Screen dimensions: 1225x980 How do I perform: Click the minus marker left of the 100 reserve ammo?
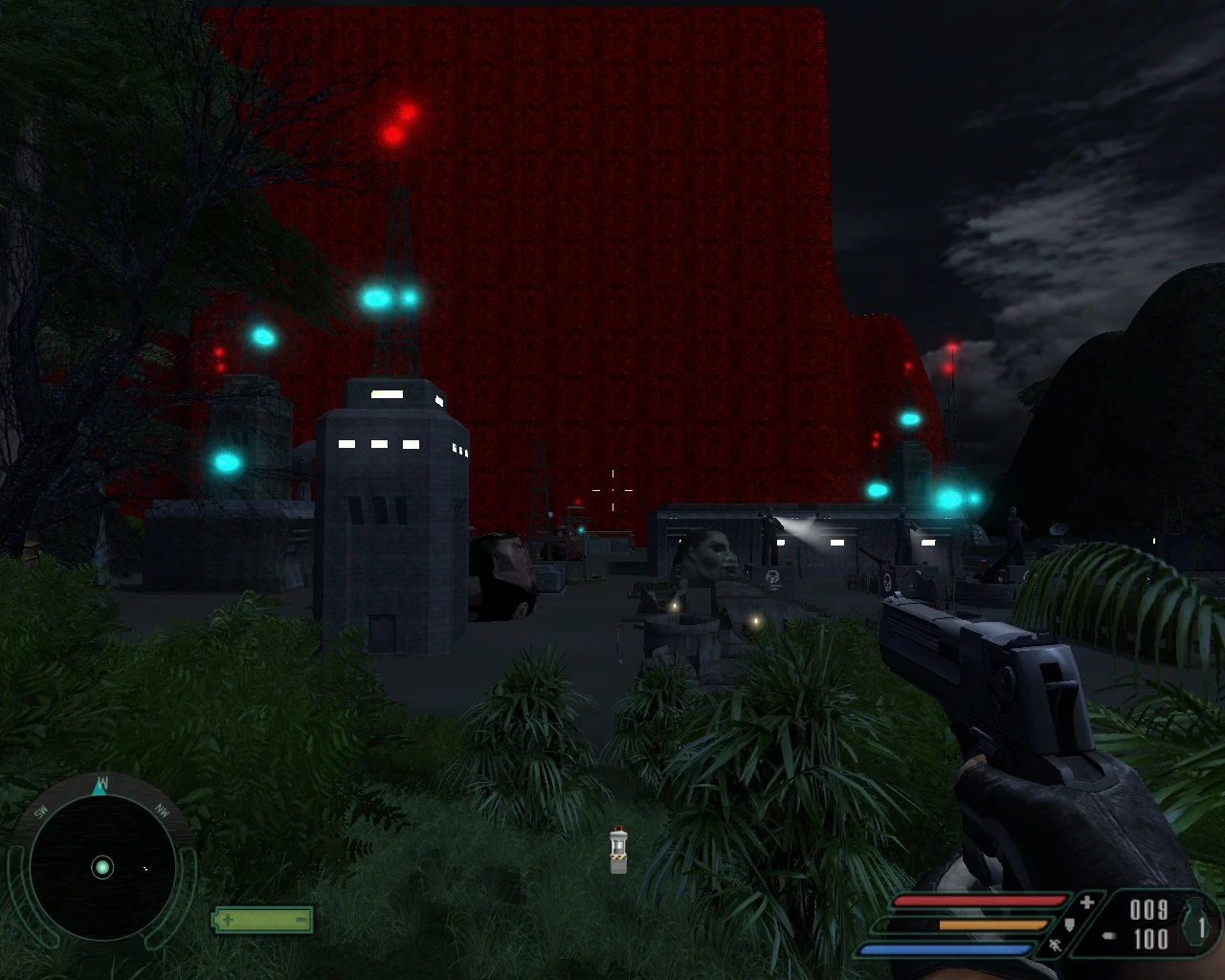[1109, 935]
